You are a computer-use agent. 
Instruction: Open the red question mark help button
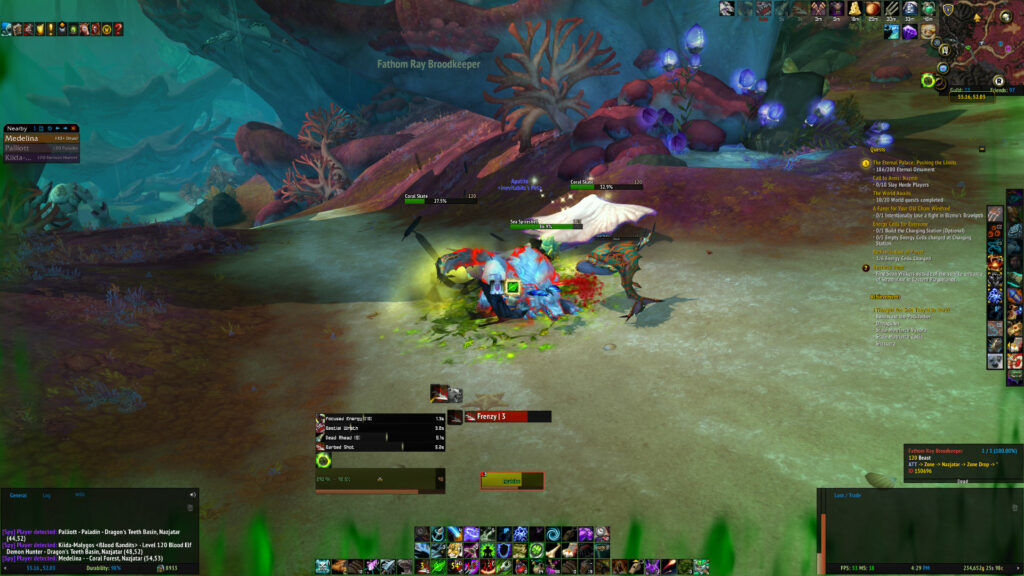pyautogui.click(x=119, y=29)
